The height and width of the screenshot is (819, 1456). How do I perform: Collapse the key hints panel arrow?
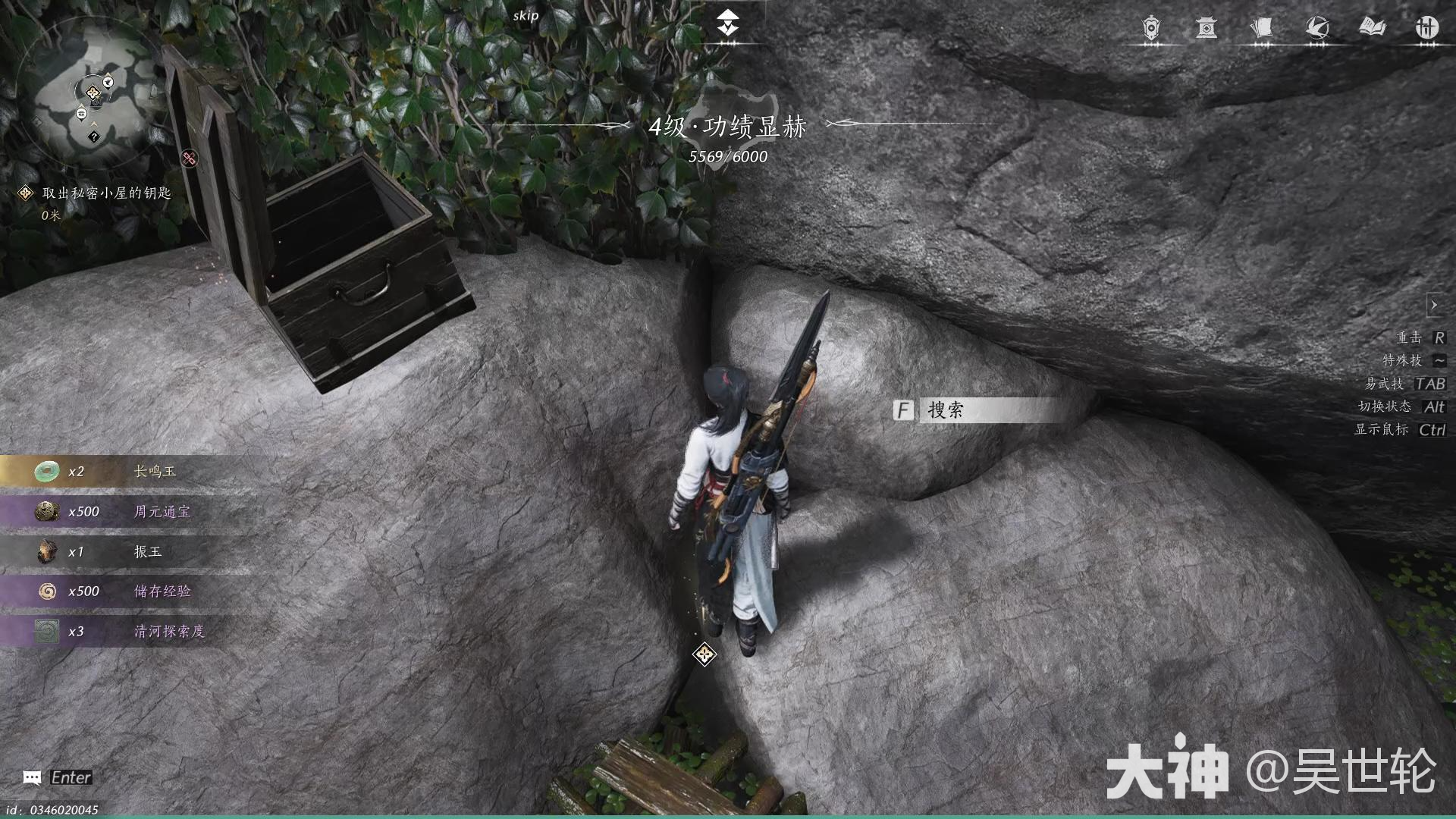pos(1433,305)
